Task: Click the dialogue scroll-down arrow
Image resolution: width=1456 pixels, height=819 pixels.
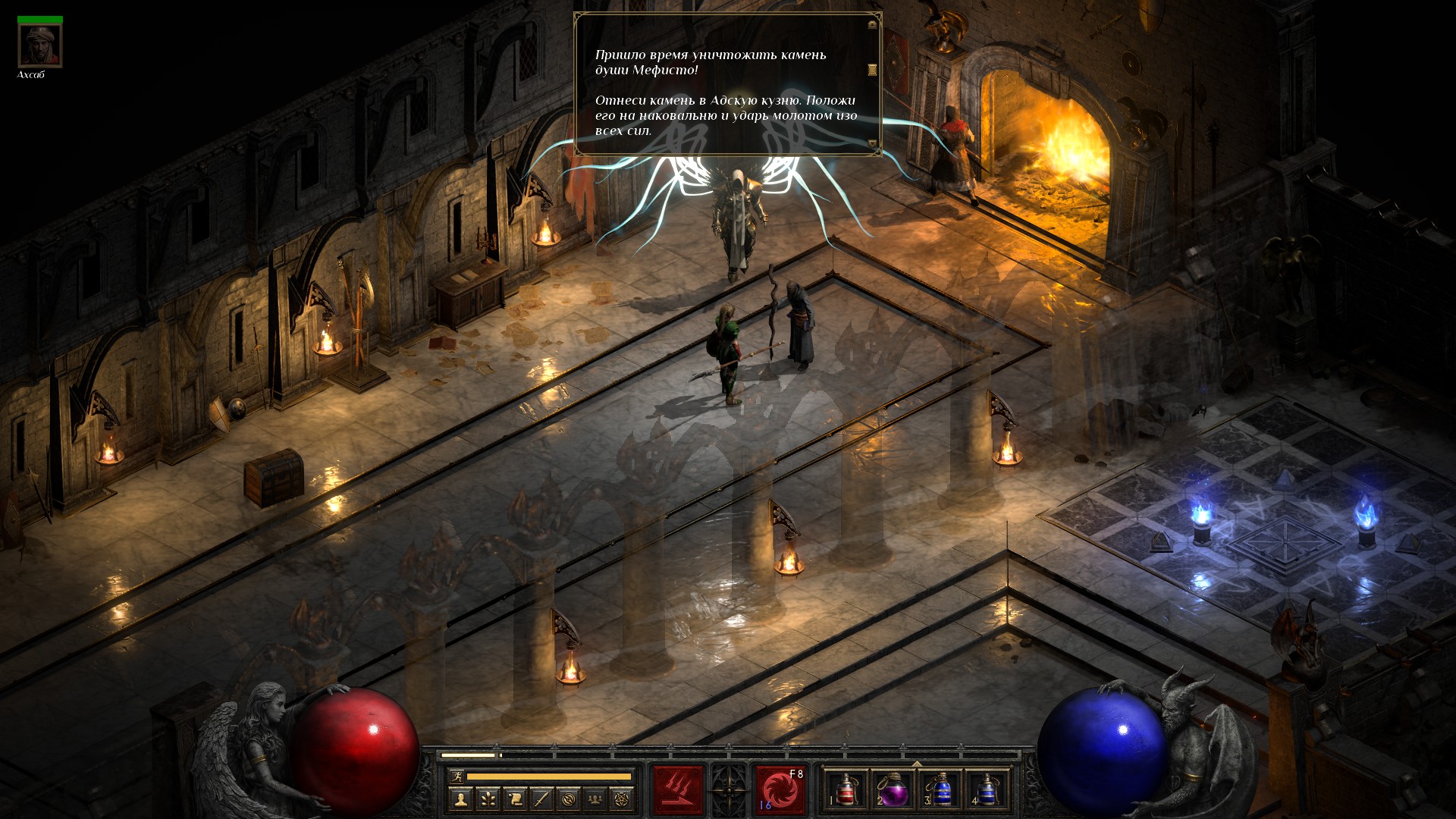Action: 872,144
